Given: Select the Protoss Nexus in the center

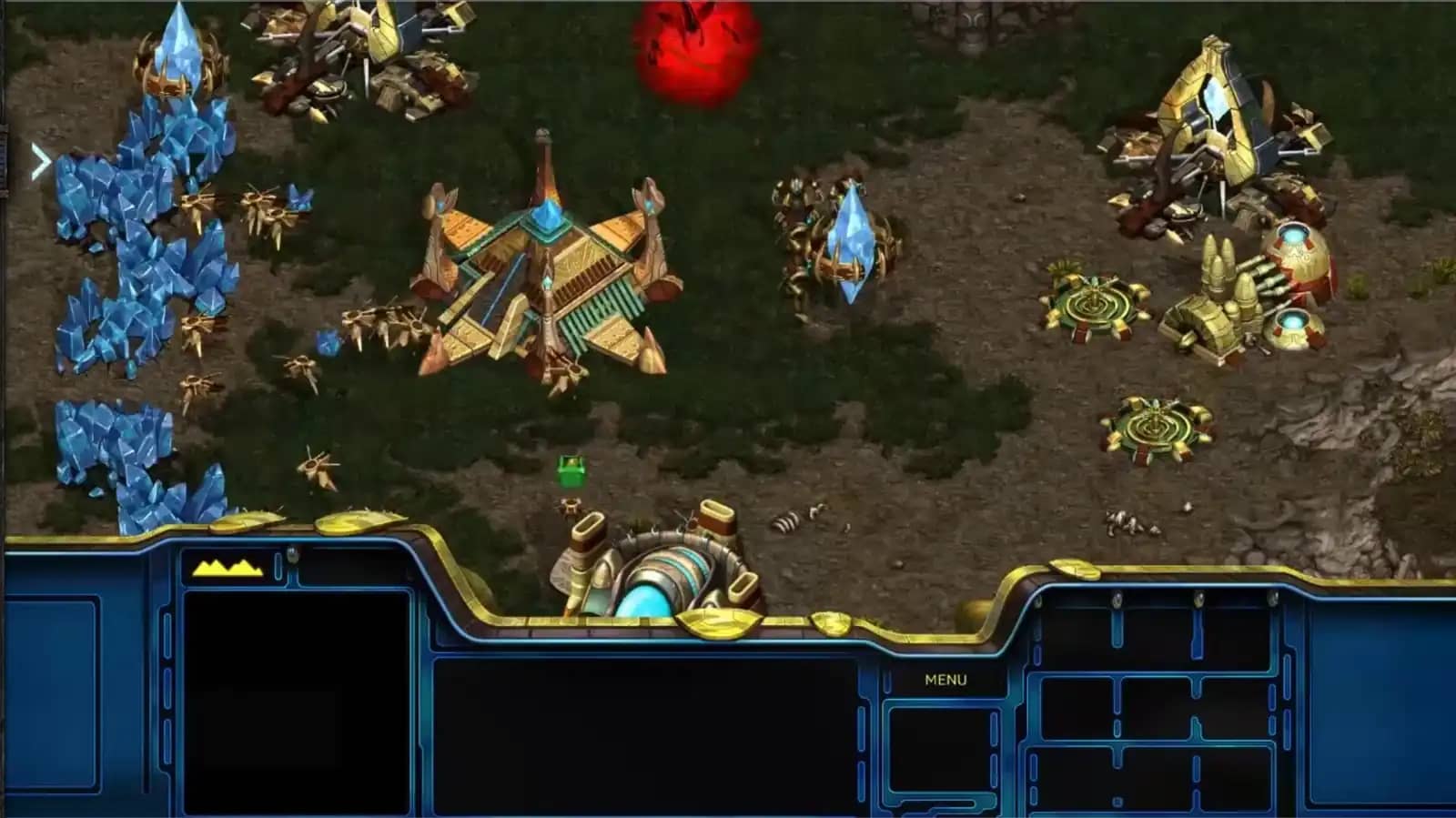Looking at the screenshot, I should (x=546, y=273).
